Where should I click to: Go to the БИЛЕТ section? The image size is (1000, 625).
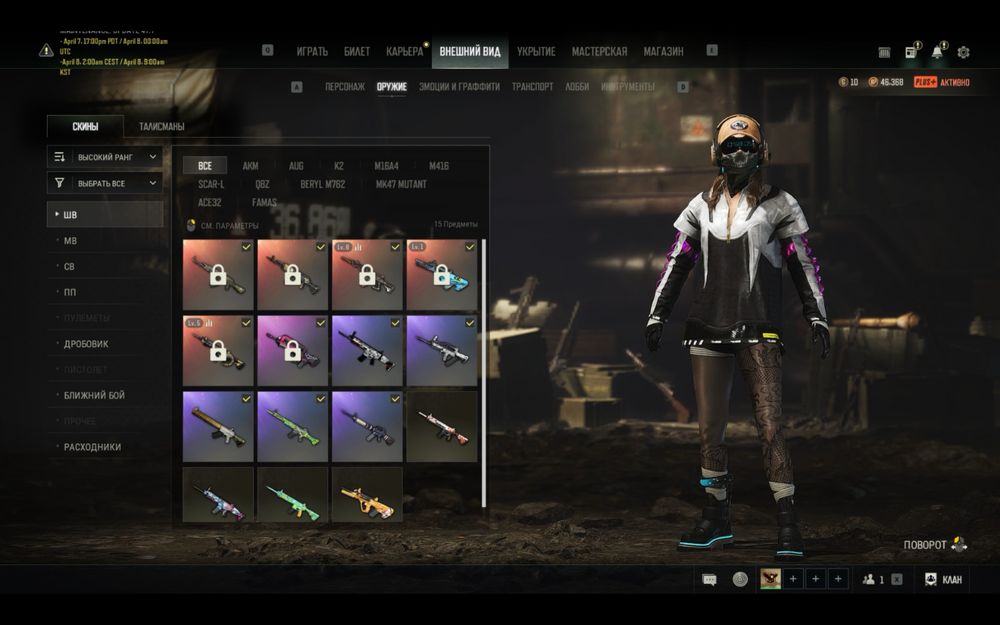357,52
